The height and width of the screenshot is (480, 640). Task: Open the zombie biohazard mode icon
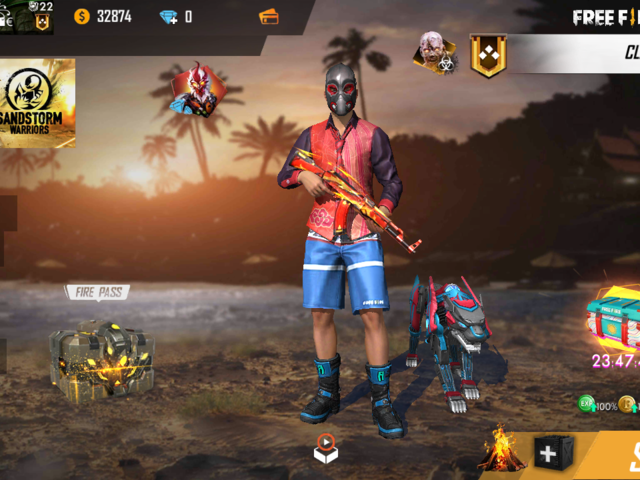[x=435, y=53]
